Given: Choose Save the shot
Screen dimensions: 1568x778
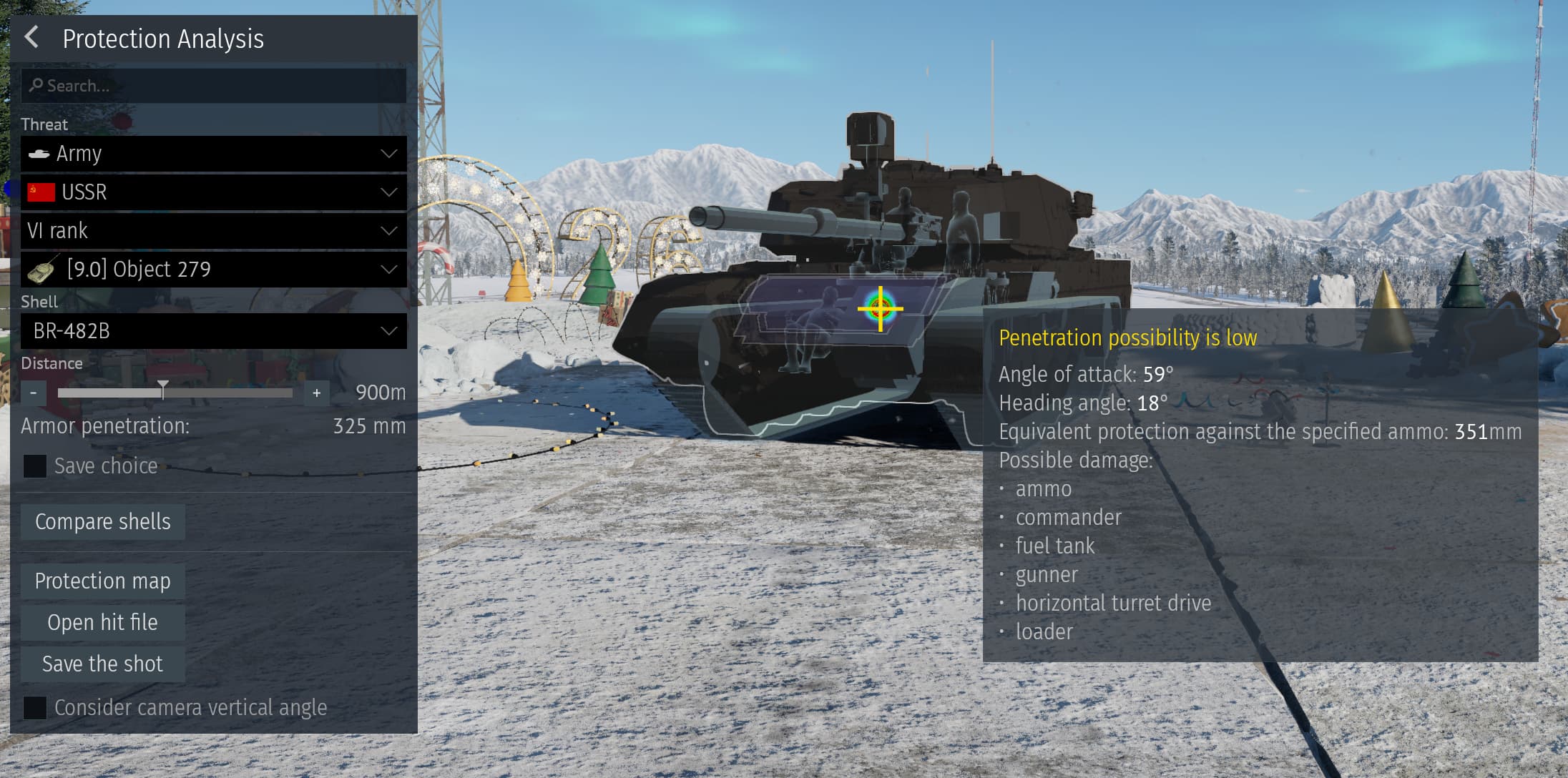Looking at the screenshot, I should pos(103,664).
